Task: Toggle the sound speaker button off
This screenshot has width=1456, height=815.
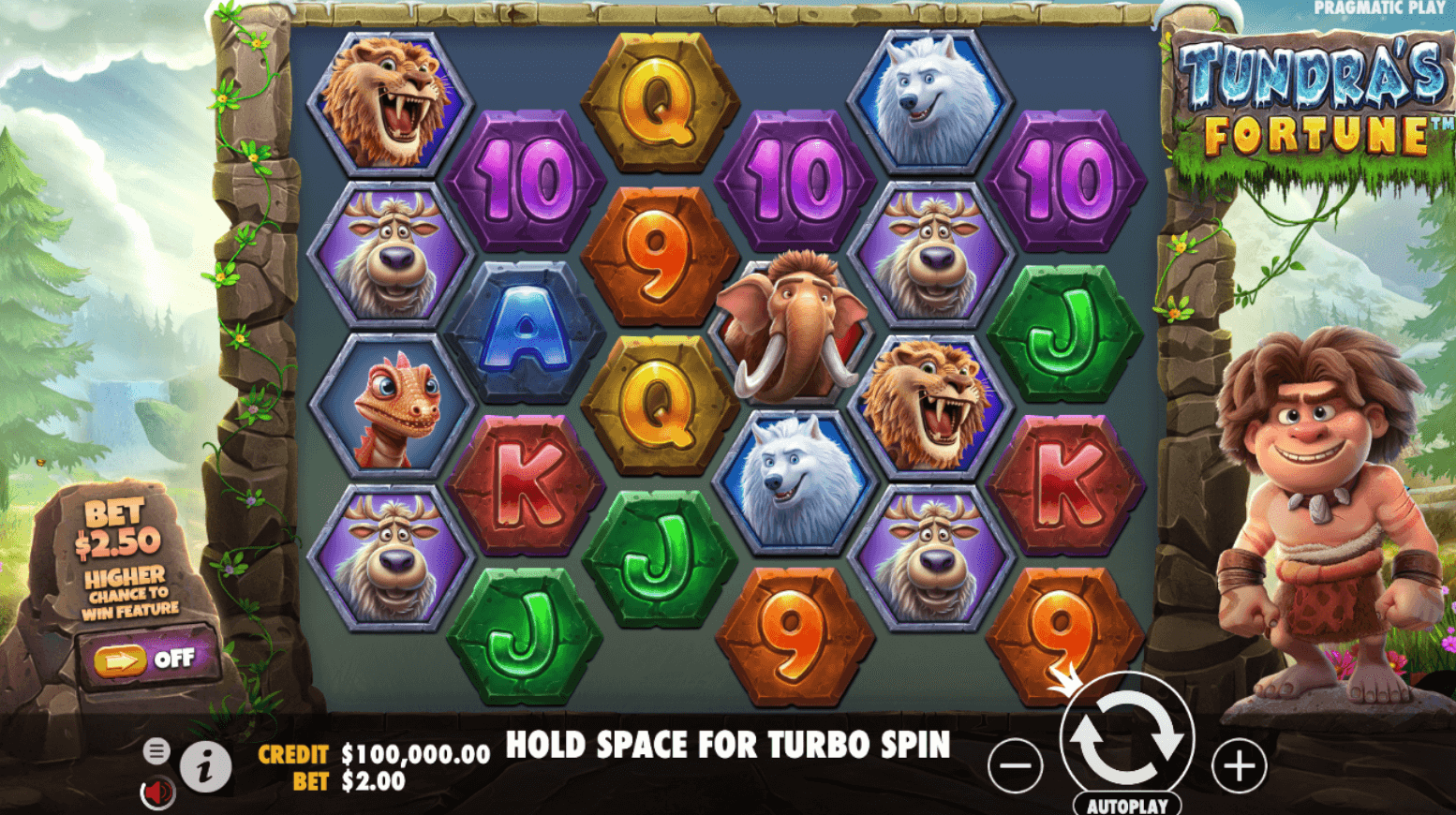Action: coord(157,790)
